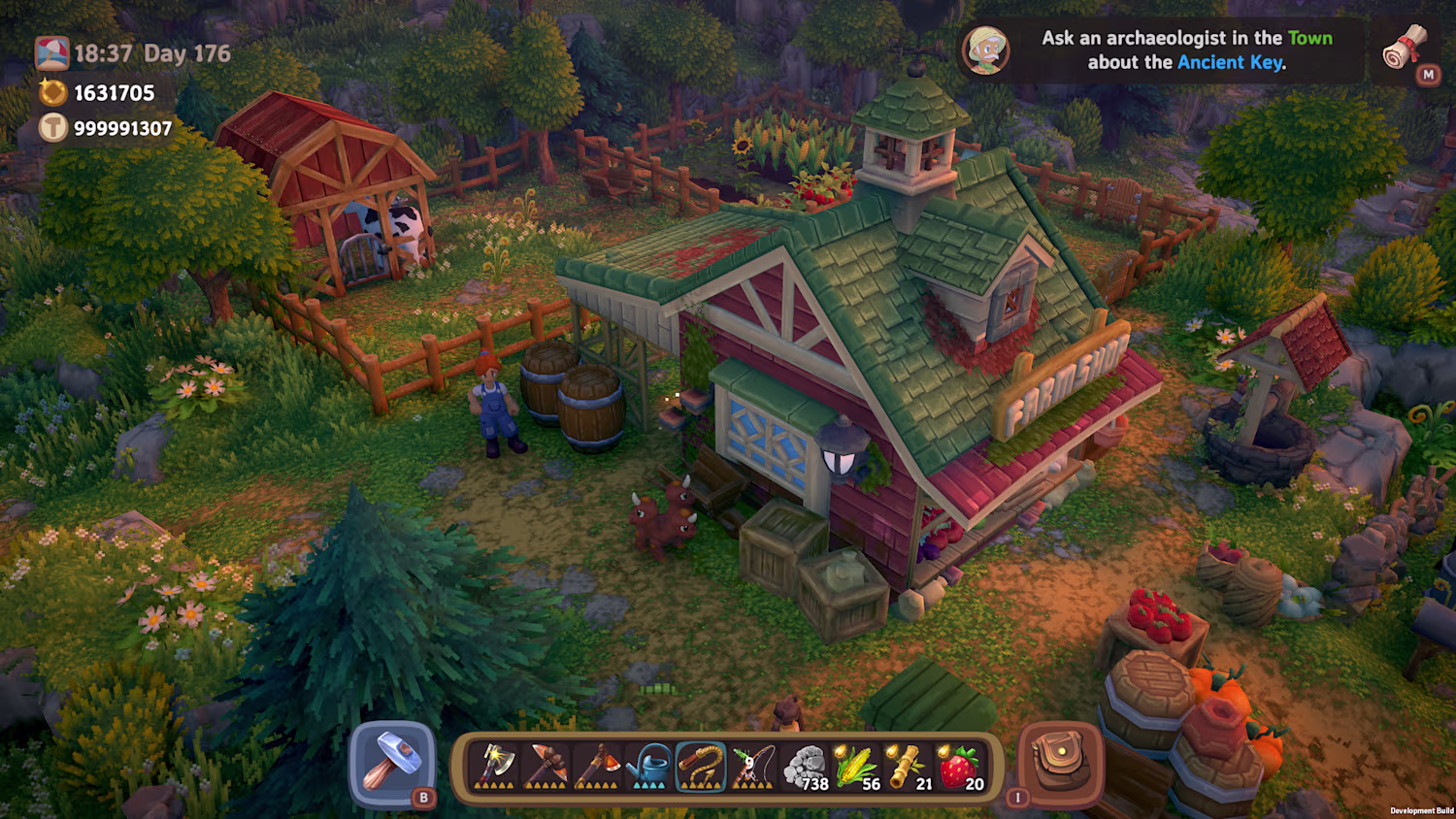1456x819 pixels.
Task: Open the quest scroll journal
Action: tap(1405, 49)
